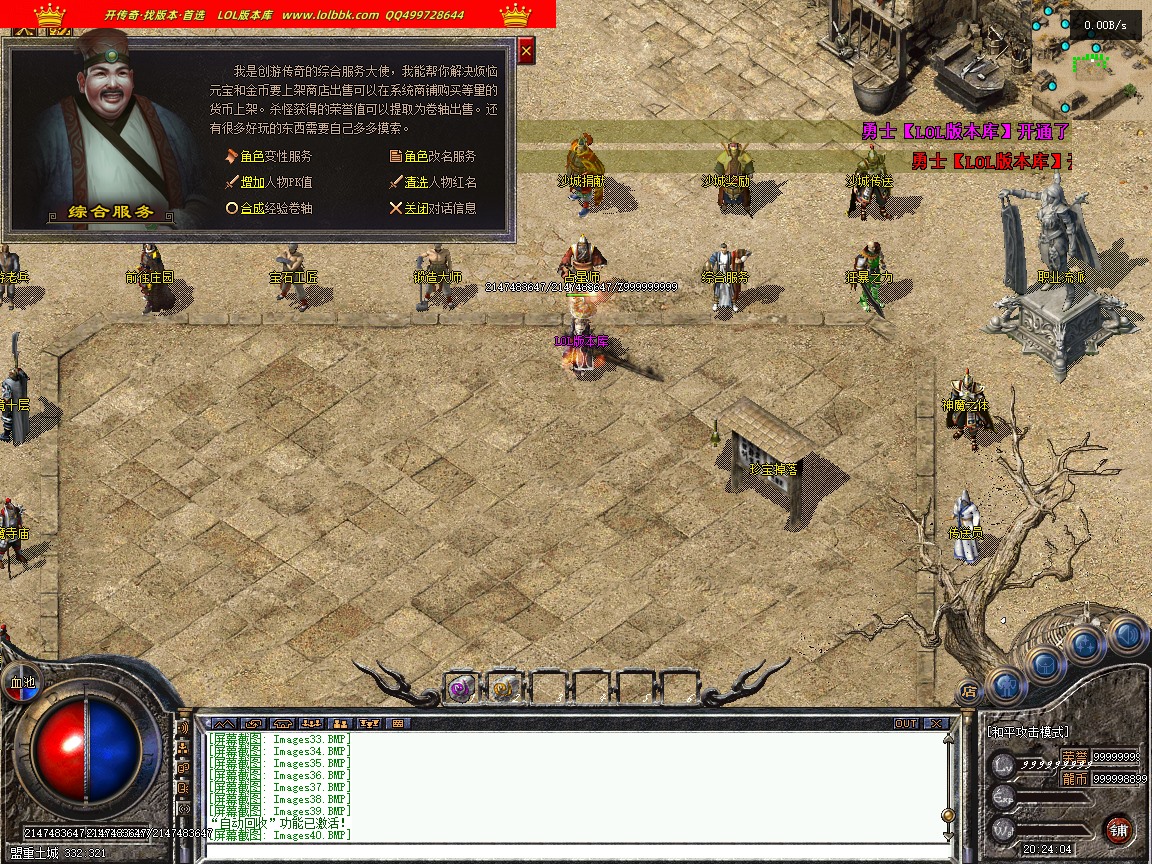Toggle the 和平攻击模式 attack mode label
Screen dimensions: 1152x864
(x=1028, y=732)
